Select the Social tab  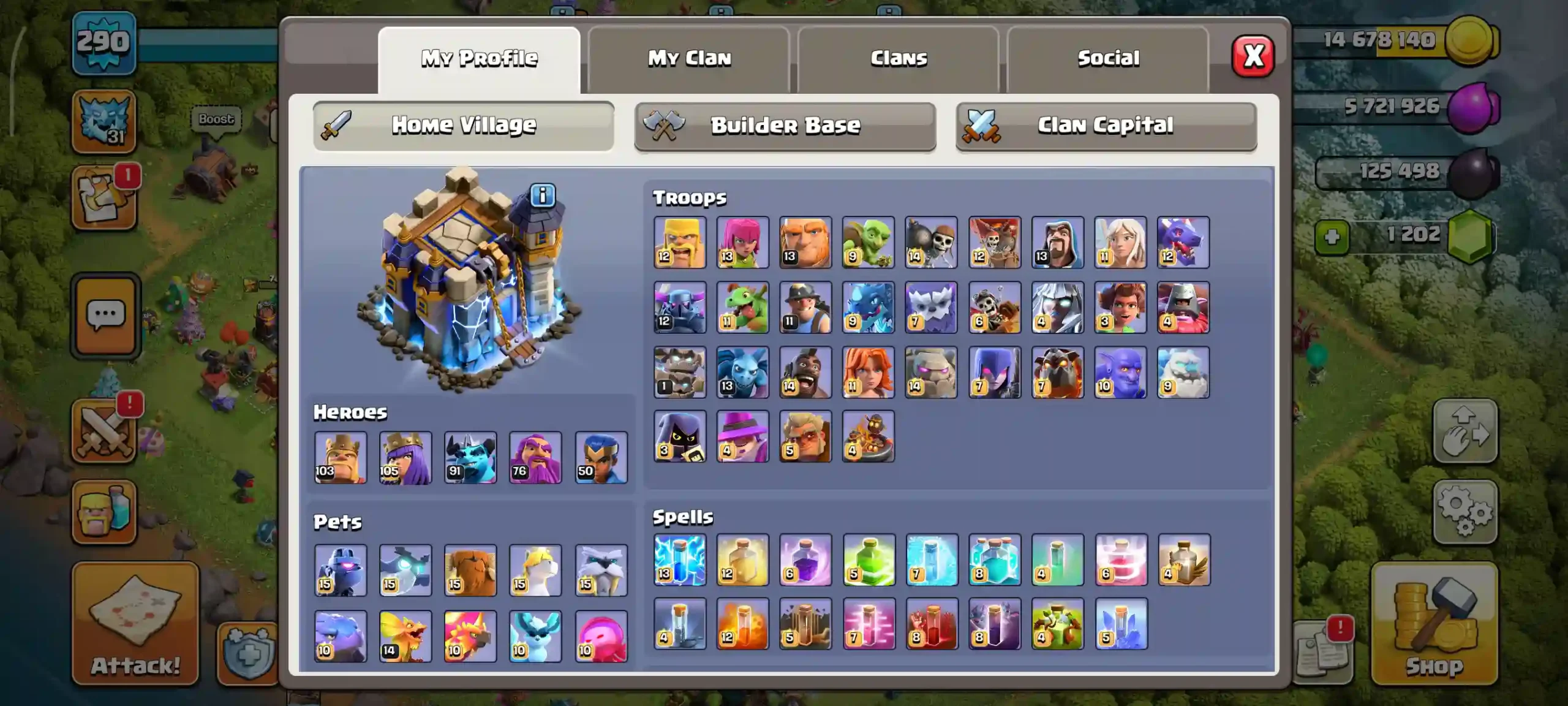click(1109, 58)
